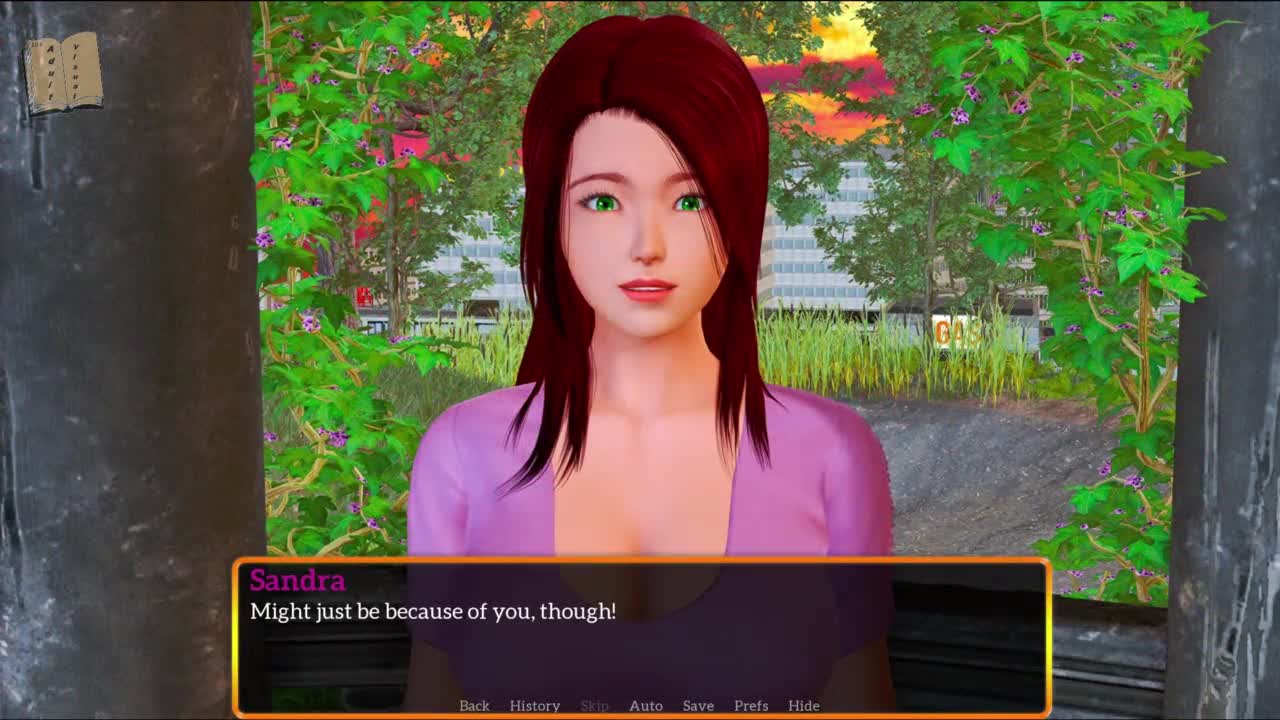Toggle Auto advance mode
The width and height of the screenshot is (1280, 720).
click(645, 705)
